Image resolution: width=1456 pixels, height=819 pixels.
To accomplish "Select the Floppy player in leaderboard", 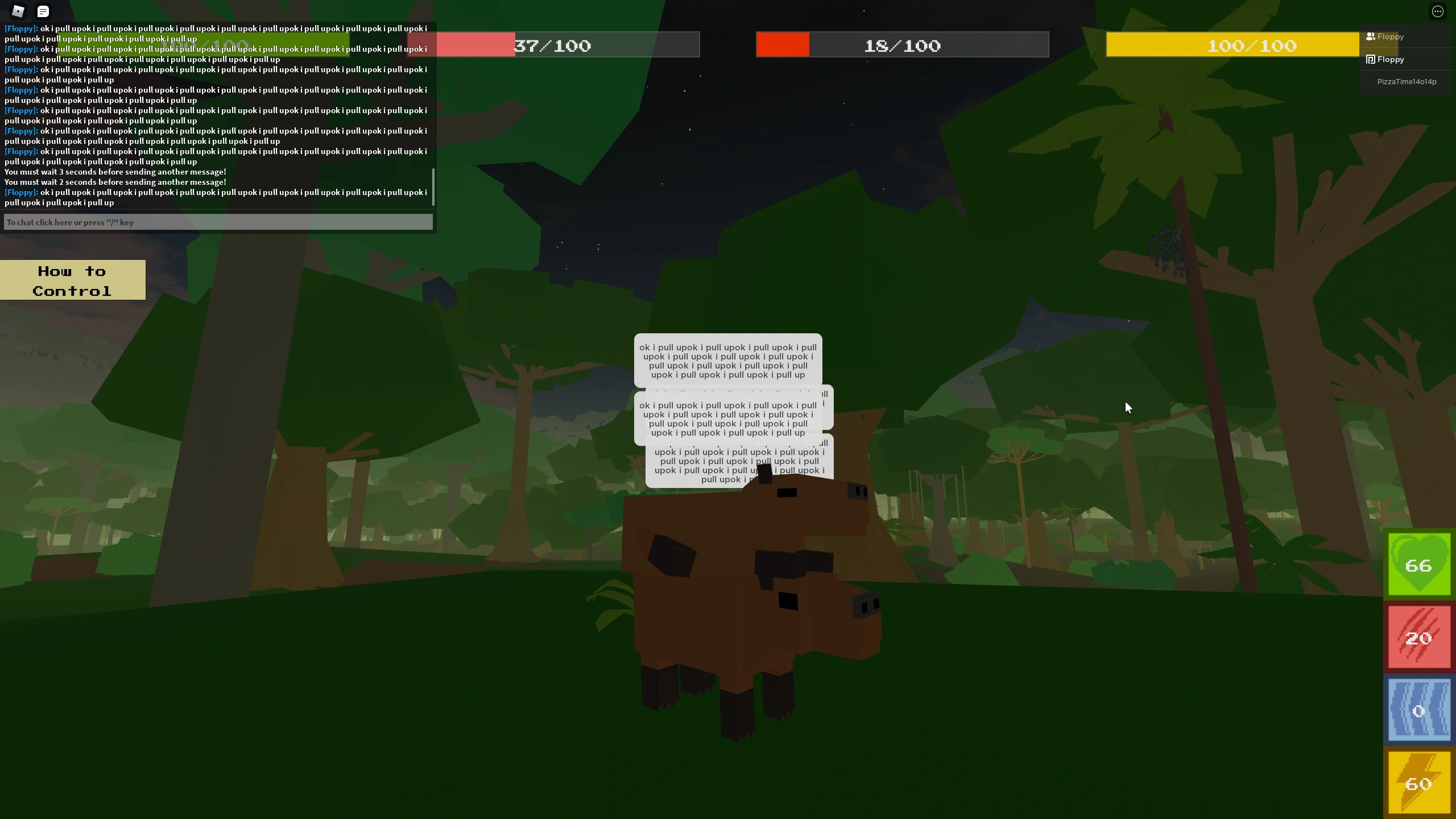I will pyautogui.click(x=1390, y=59).
